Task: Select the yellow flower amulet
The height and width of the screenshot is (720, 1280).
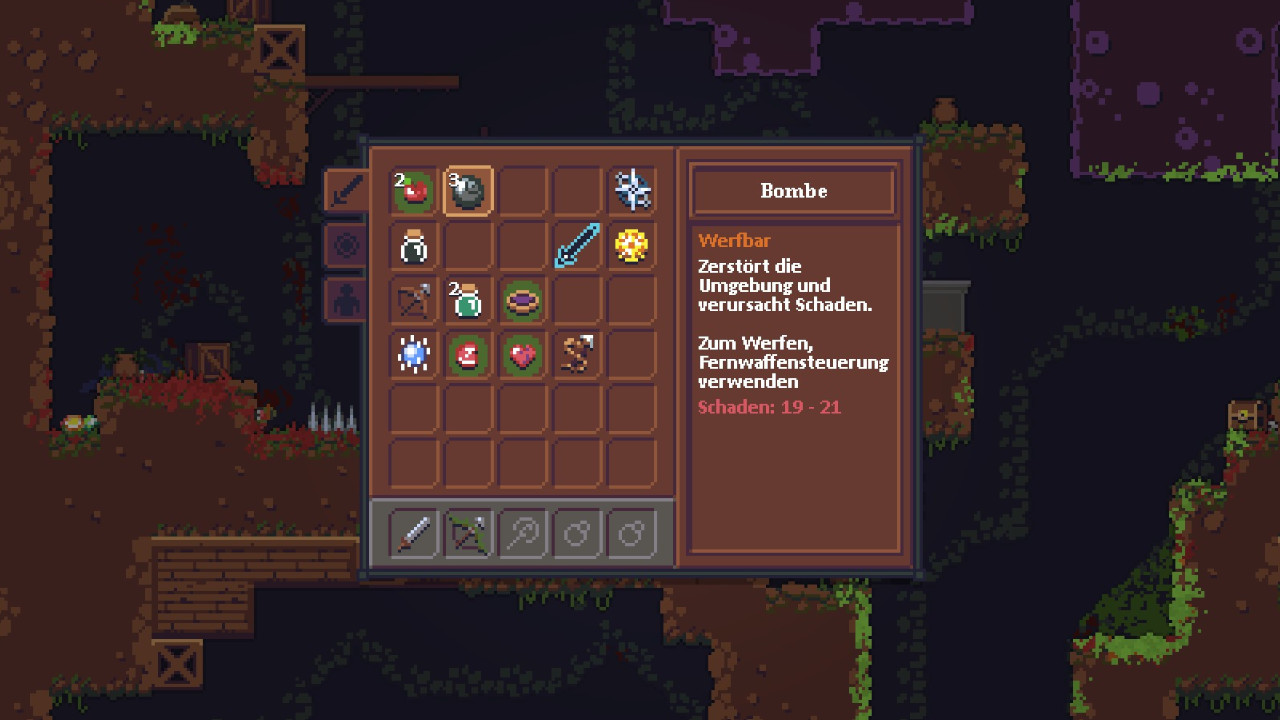Action: pos(632,245)
